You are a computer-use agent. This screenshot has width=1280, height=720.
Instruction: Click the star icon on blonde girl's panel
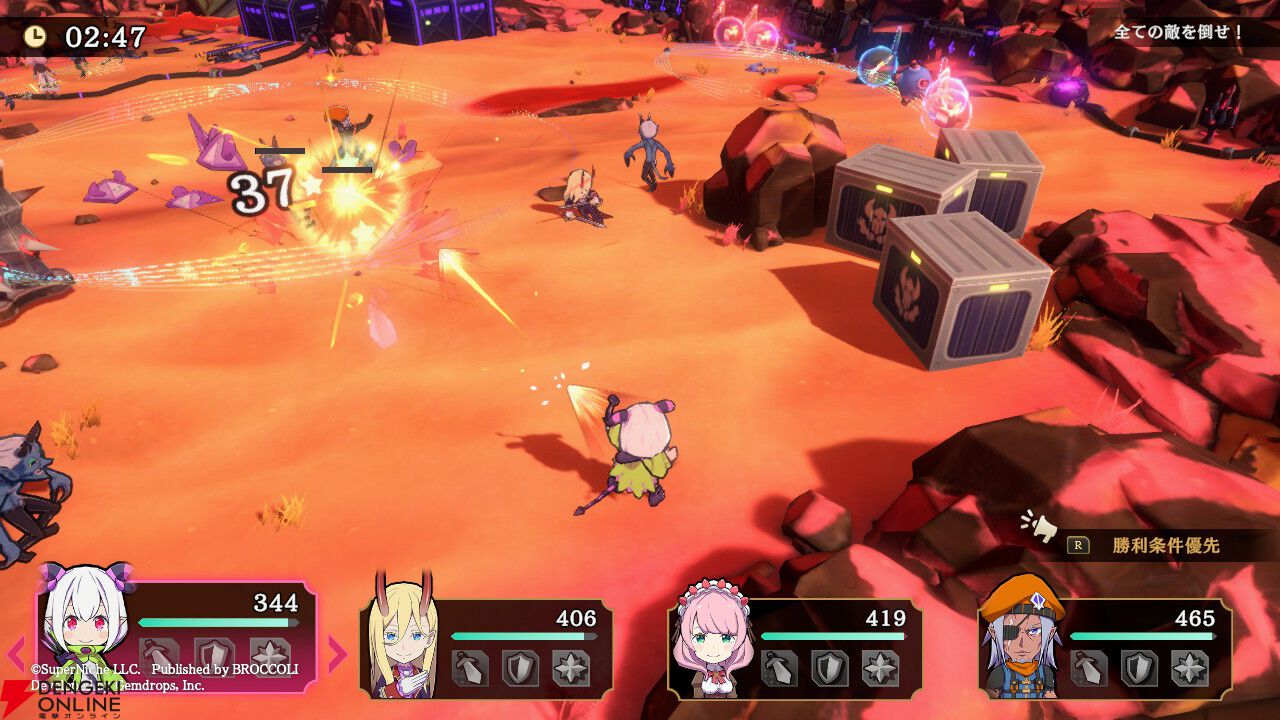click(571, 668)
